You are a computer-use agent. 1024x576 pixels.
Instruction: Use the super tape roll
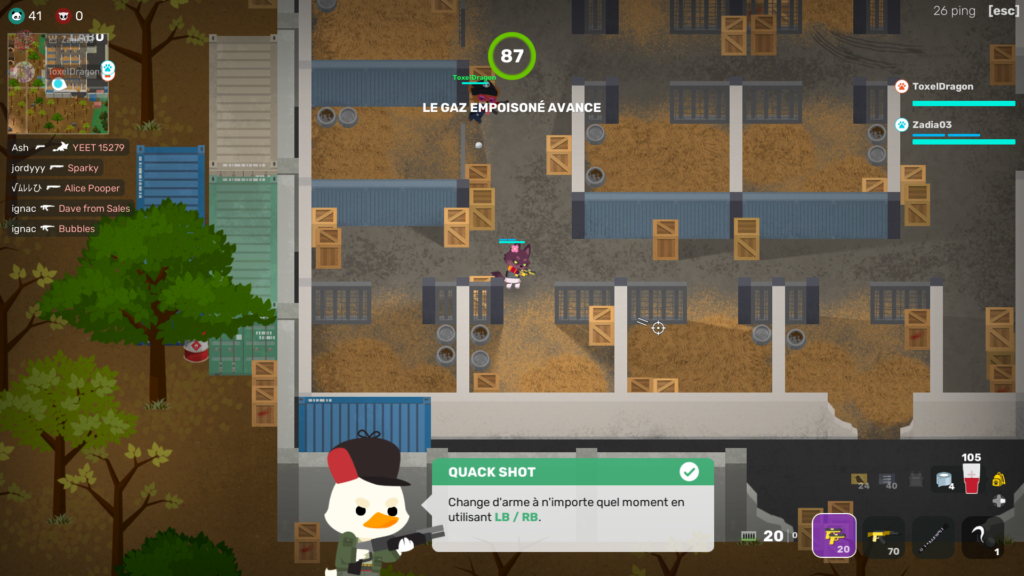point(941,480)
